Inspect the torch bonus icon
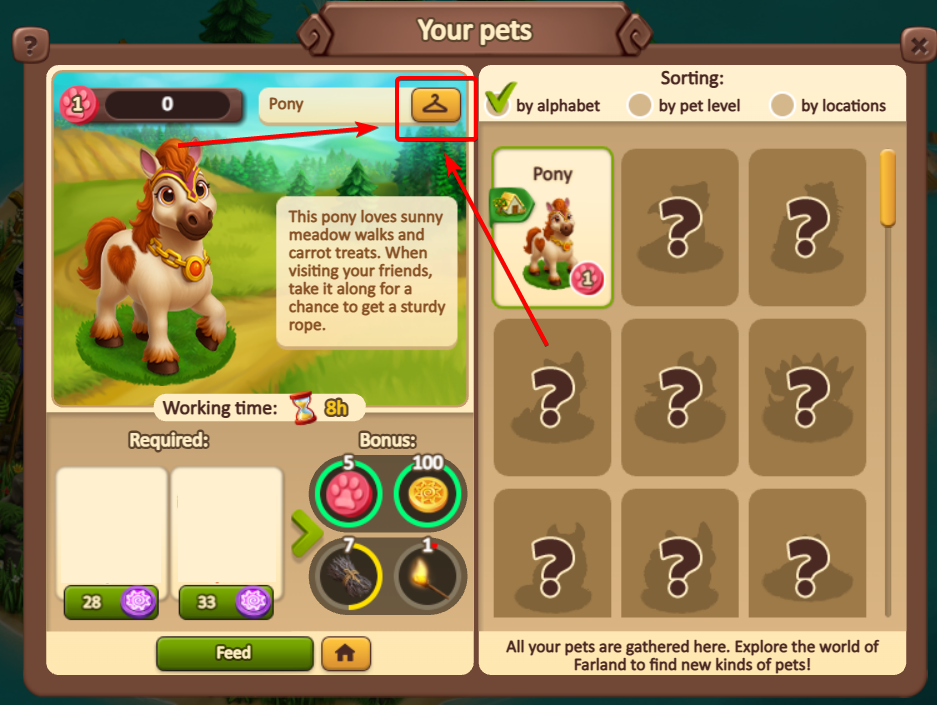Viewport: 937px width, 705px height. [x=427, y=575]
